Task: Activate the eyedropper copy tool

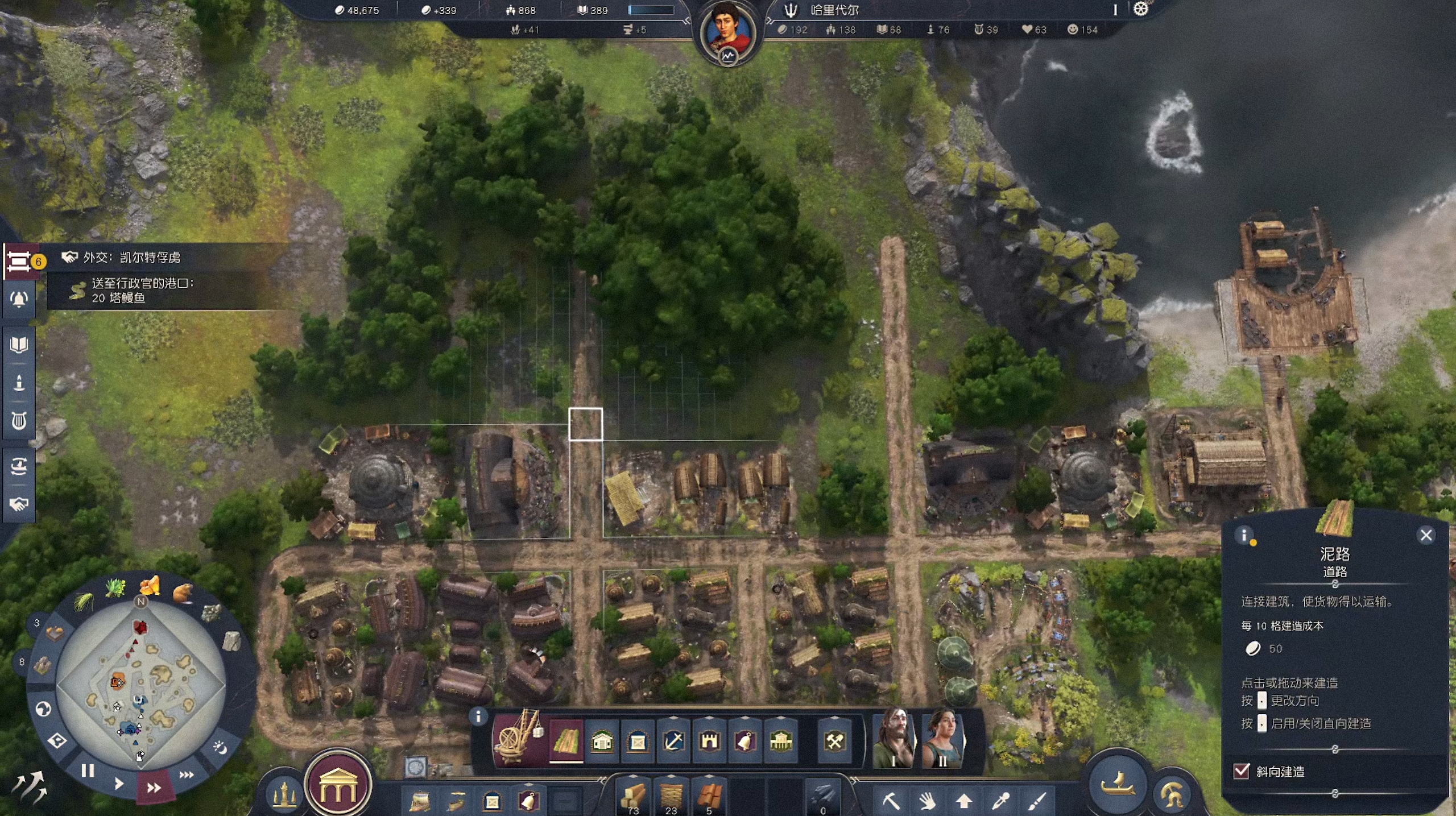Action: click(1000, 801)
